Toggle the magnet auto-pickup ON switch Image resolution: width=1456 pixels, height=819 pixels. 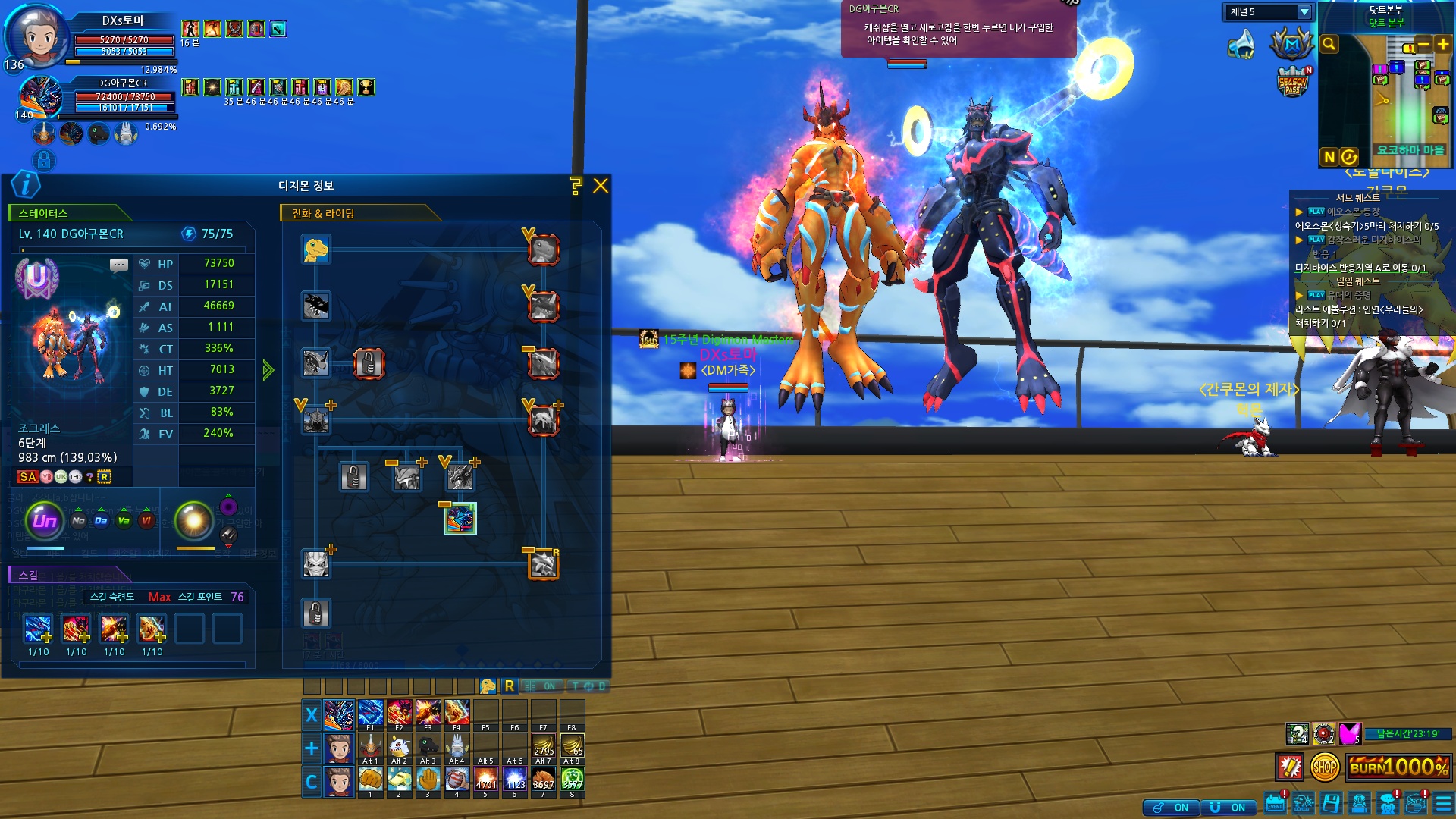(x=1227, y=808)
